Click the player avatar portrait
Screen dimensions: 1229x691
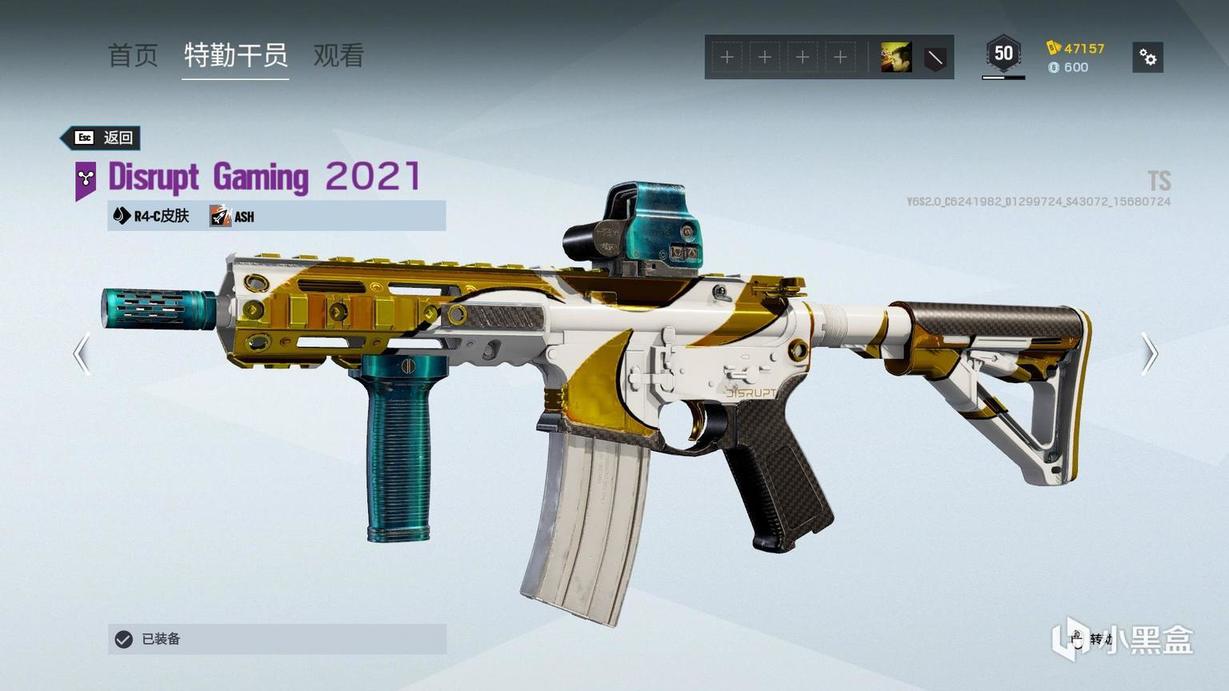895,58
